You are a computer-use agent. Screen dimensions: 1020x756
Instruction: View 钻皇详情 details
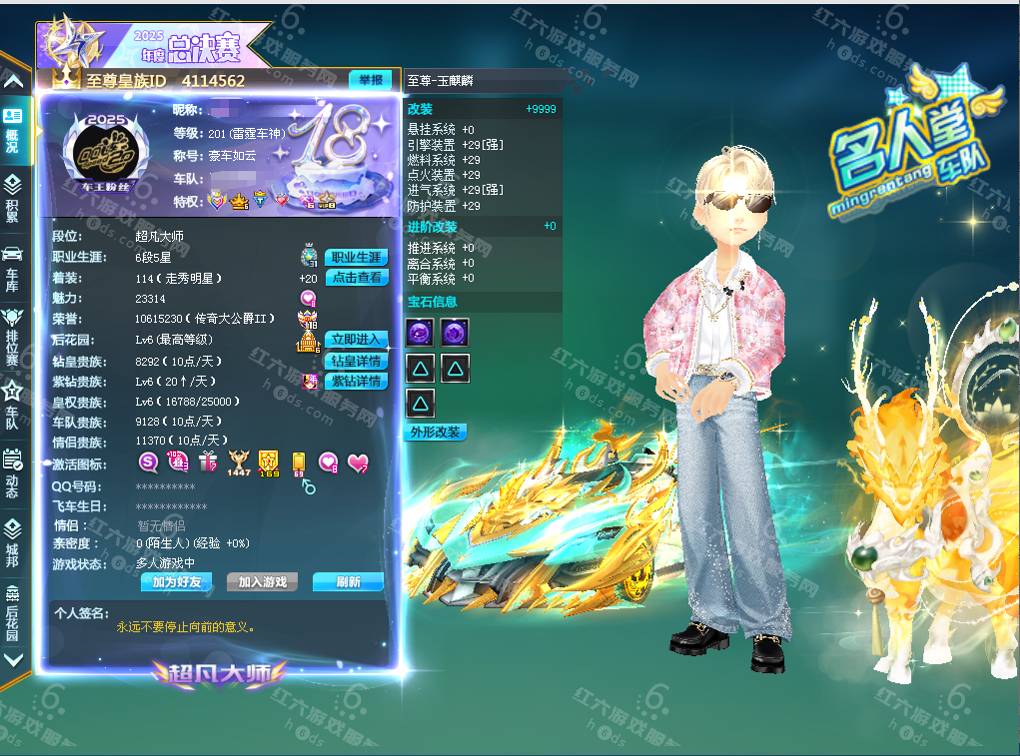coord(356,361)
